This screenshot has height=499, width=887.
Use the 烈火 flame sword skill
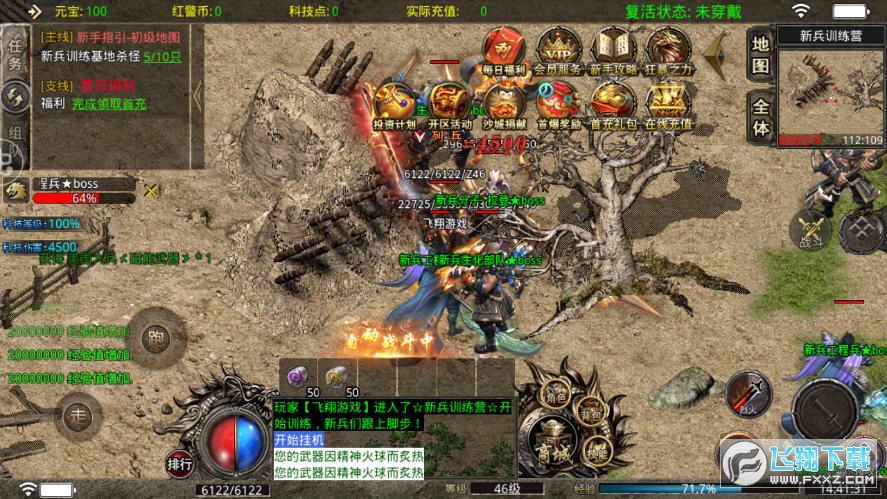[749, 395]
